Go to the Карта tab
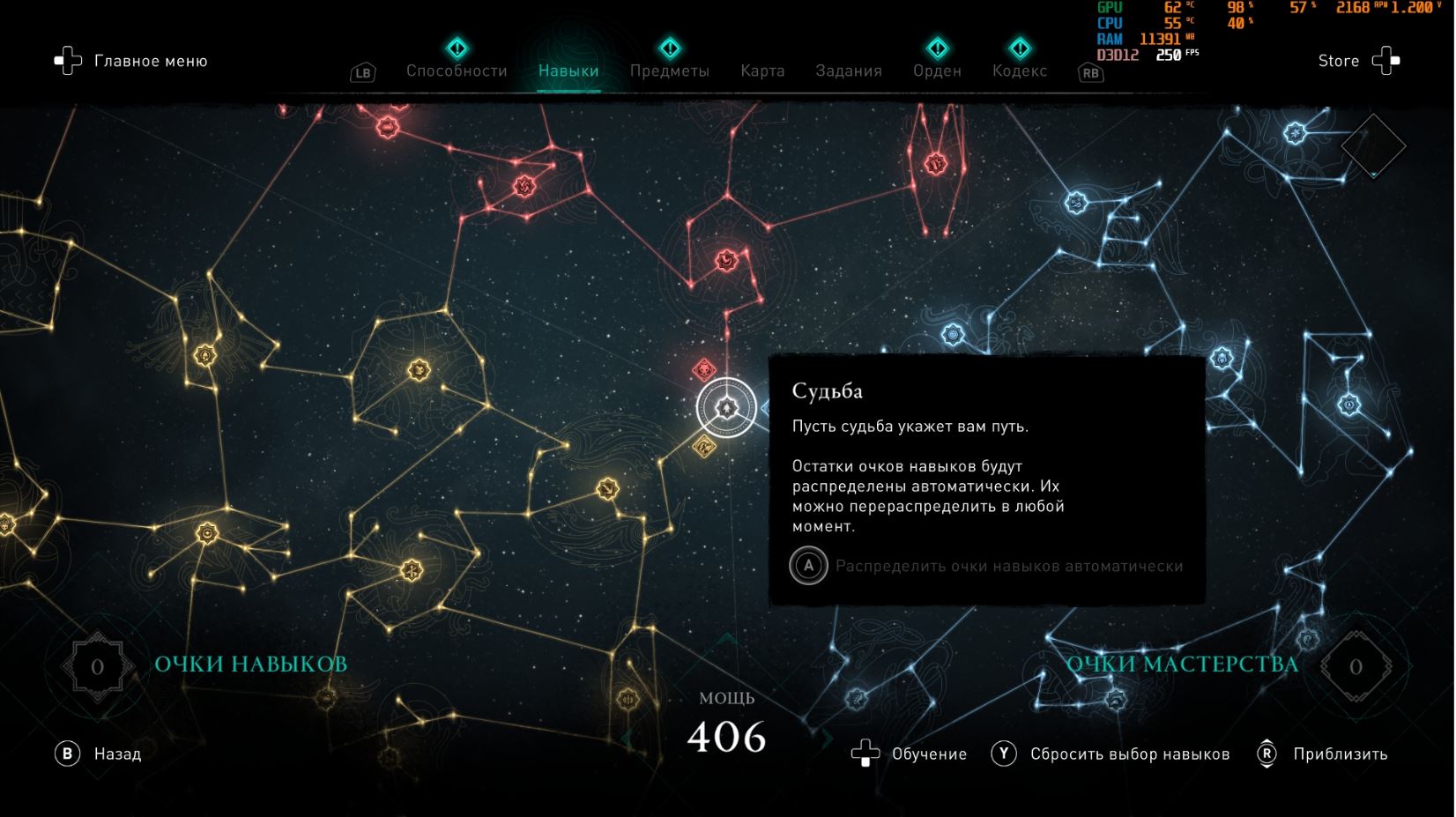 pos(762,71)
